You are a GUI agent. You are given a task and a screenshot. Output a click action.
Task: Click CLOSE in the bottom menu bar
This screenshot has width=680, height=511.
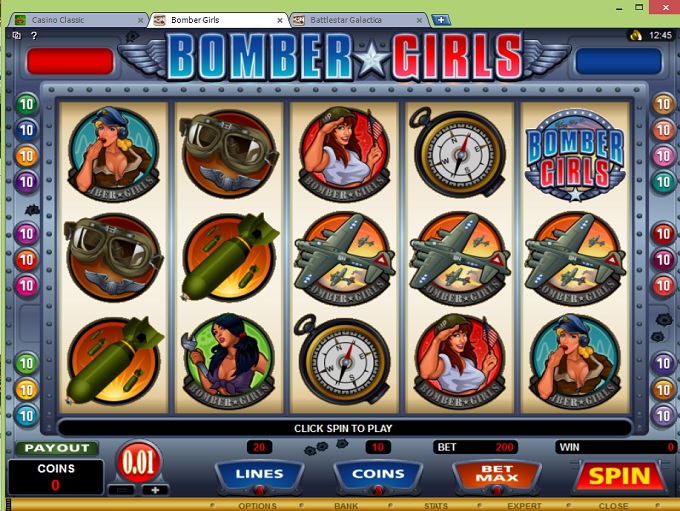tap(613, 506)
